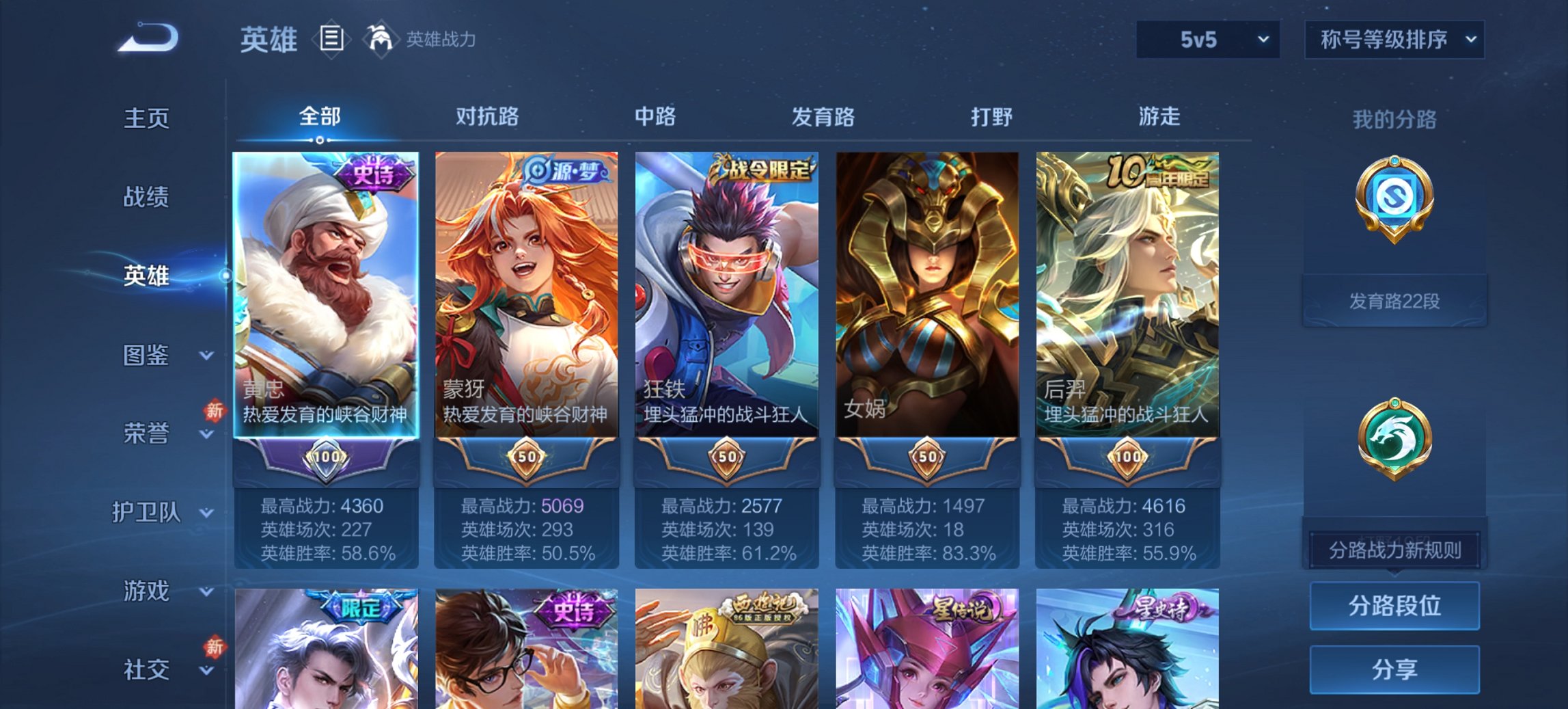Image resolution: width=1568 pixels, height=709 pixels.
Task: Click the page indicator dot under 全部 tab
Action: tap(318, 140)
